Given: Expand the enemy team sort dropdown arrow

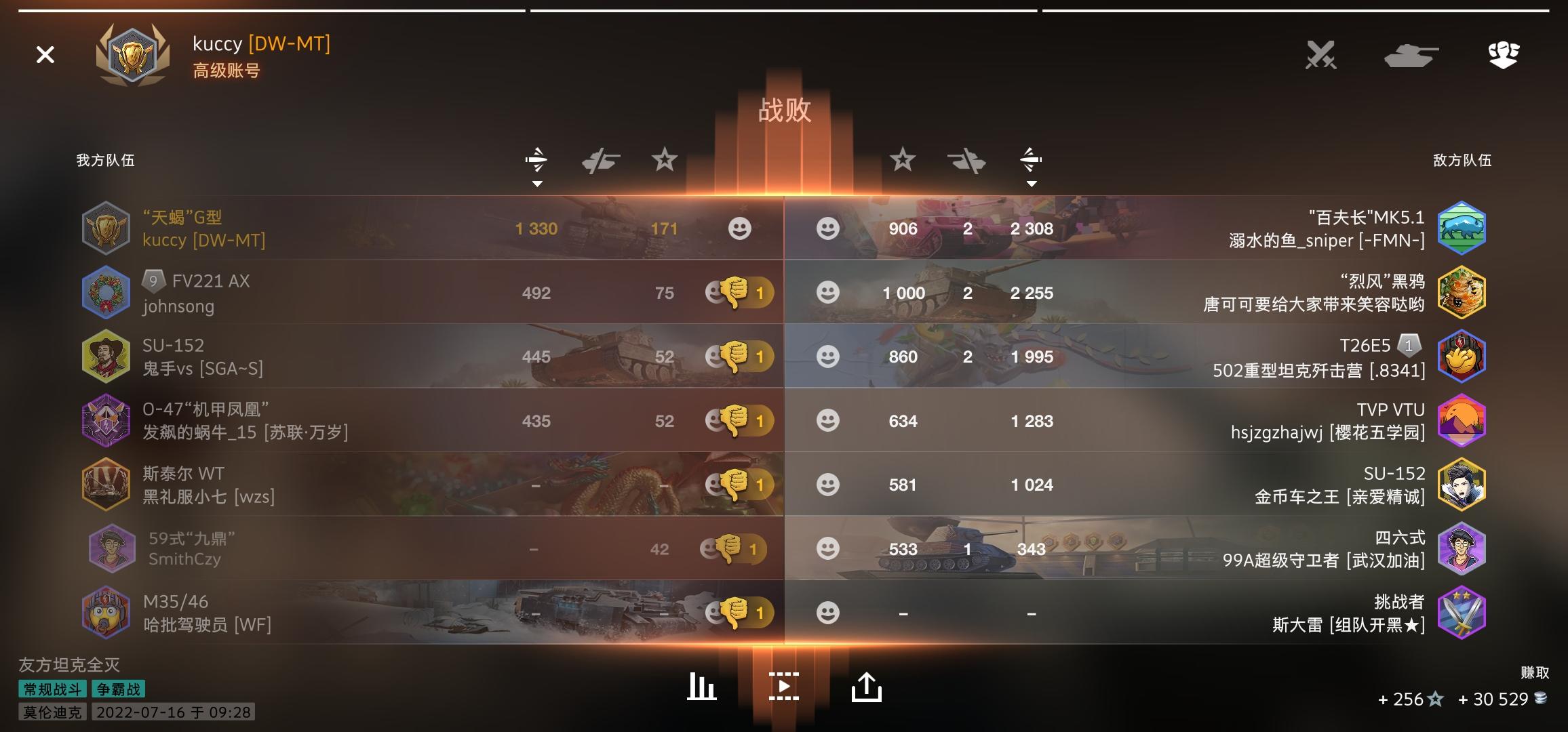Looking at the screenshot, I should point(1032,183).
